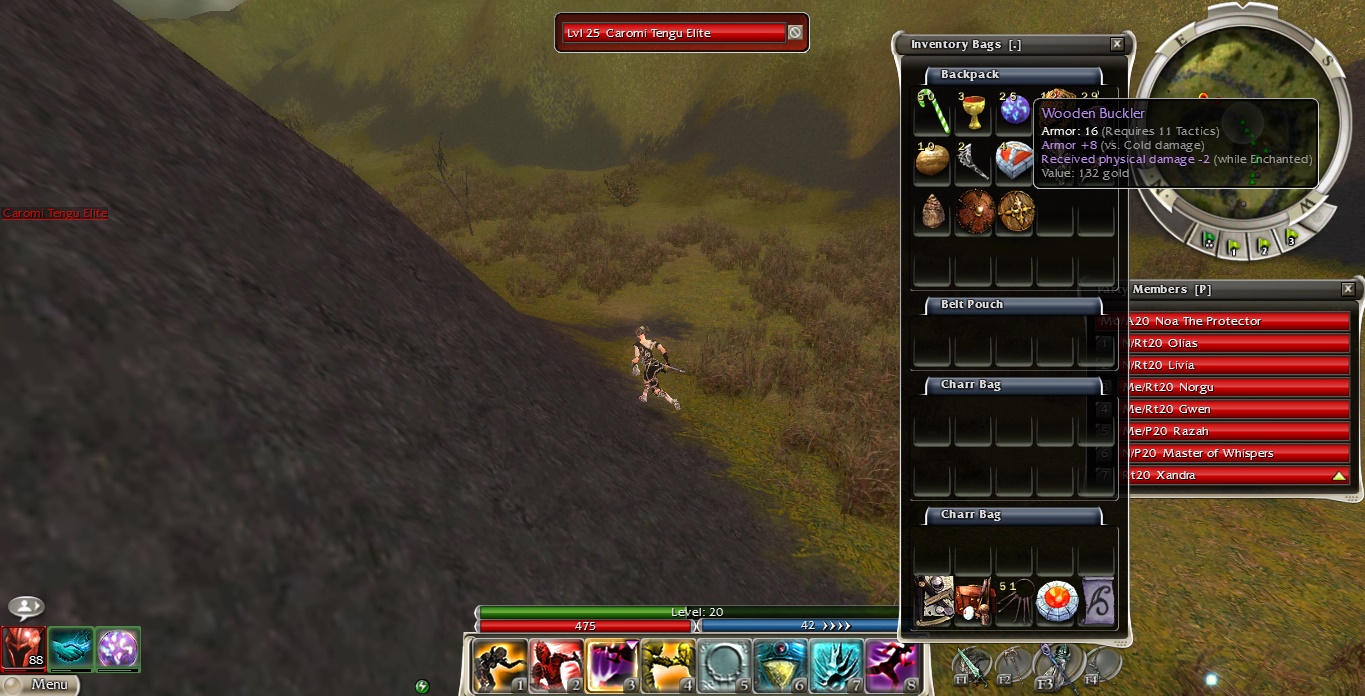Select party member Noa The Protector
The image size is (1365, 696).
(x=1236, y=321)
